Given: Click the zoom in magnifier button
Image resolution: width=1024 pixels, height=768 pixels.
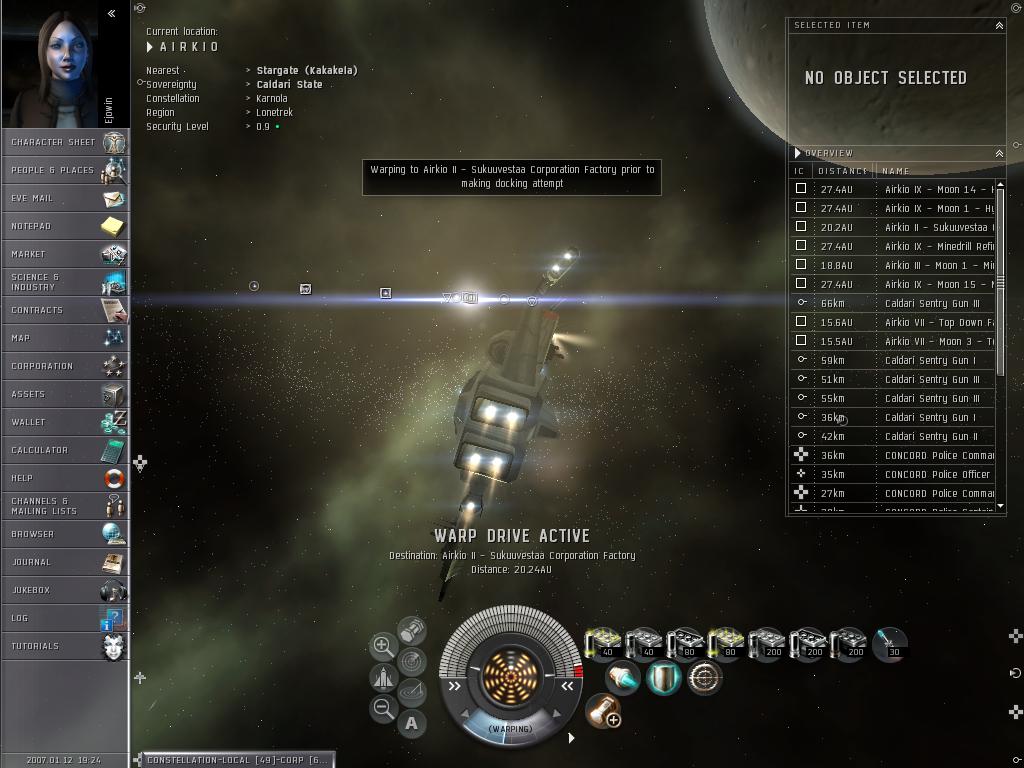Looking at the screenshot, I should point(383,646).
